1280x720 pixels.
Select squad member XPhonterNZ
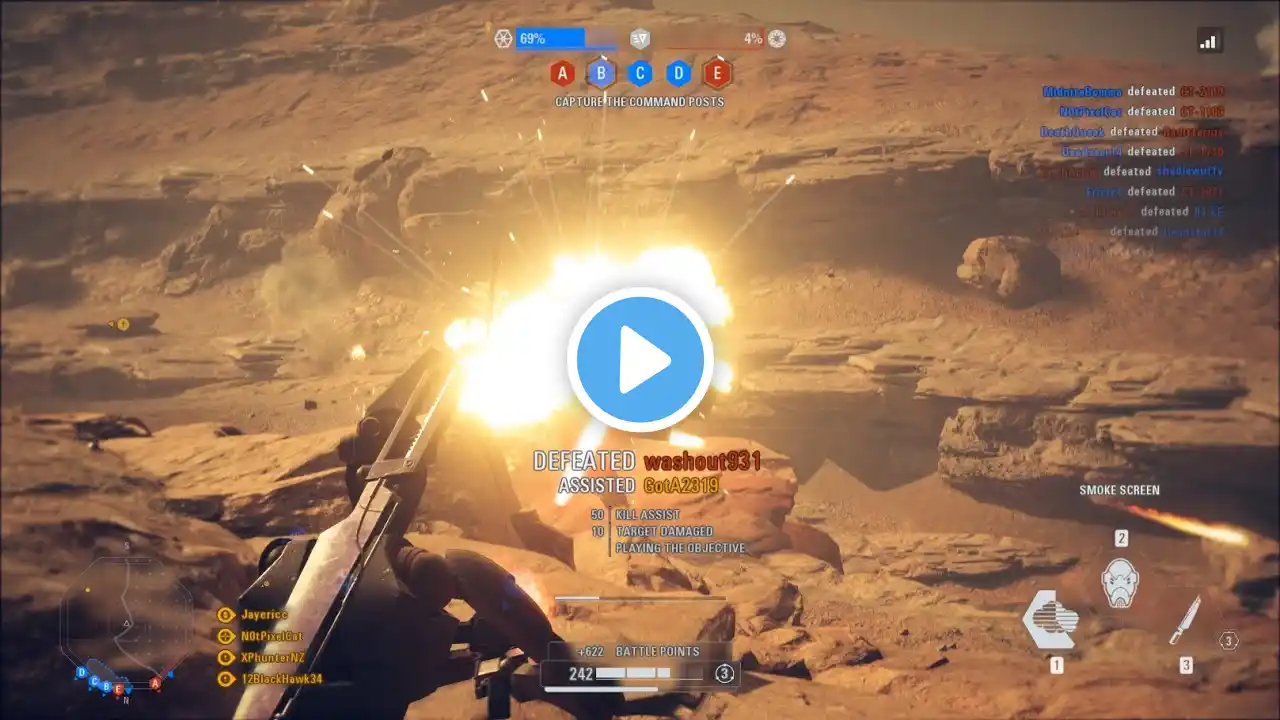click(272, 658)
